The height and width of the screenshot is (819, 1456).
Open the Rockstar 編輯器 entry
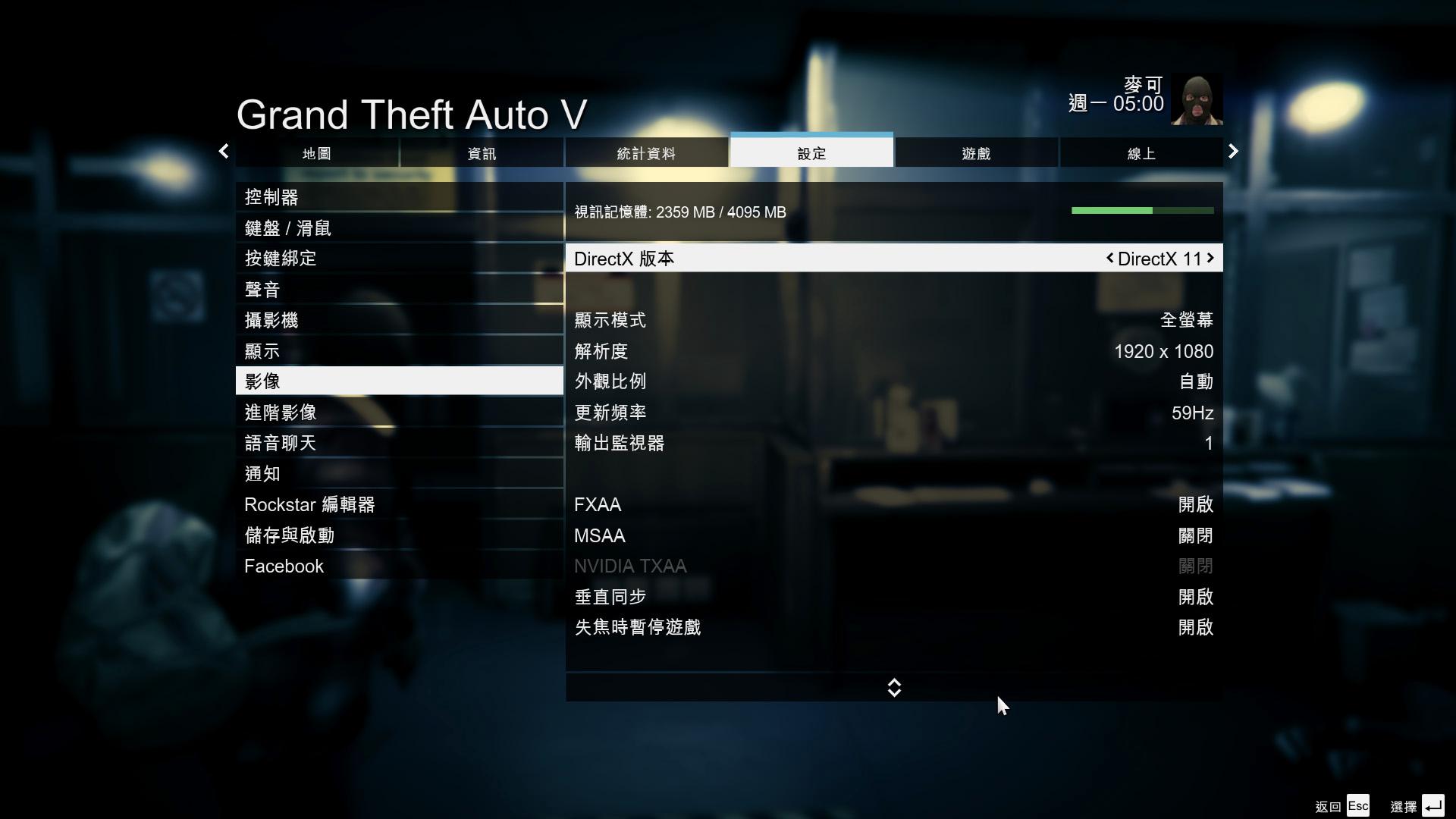point(399,504)
